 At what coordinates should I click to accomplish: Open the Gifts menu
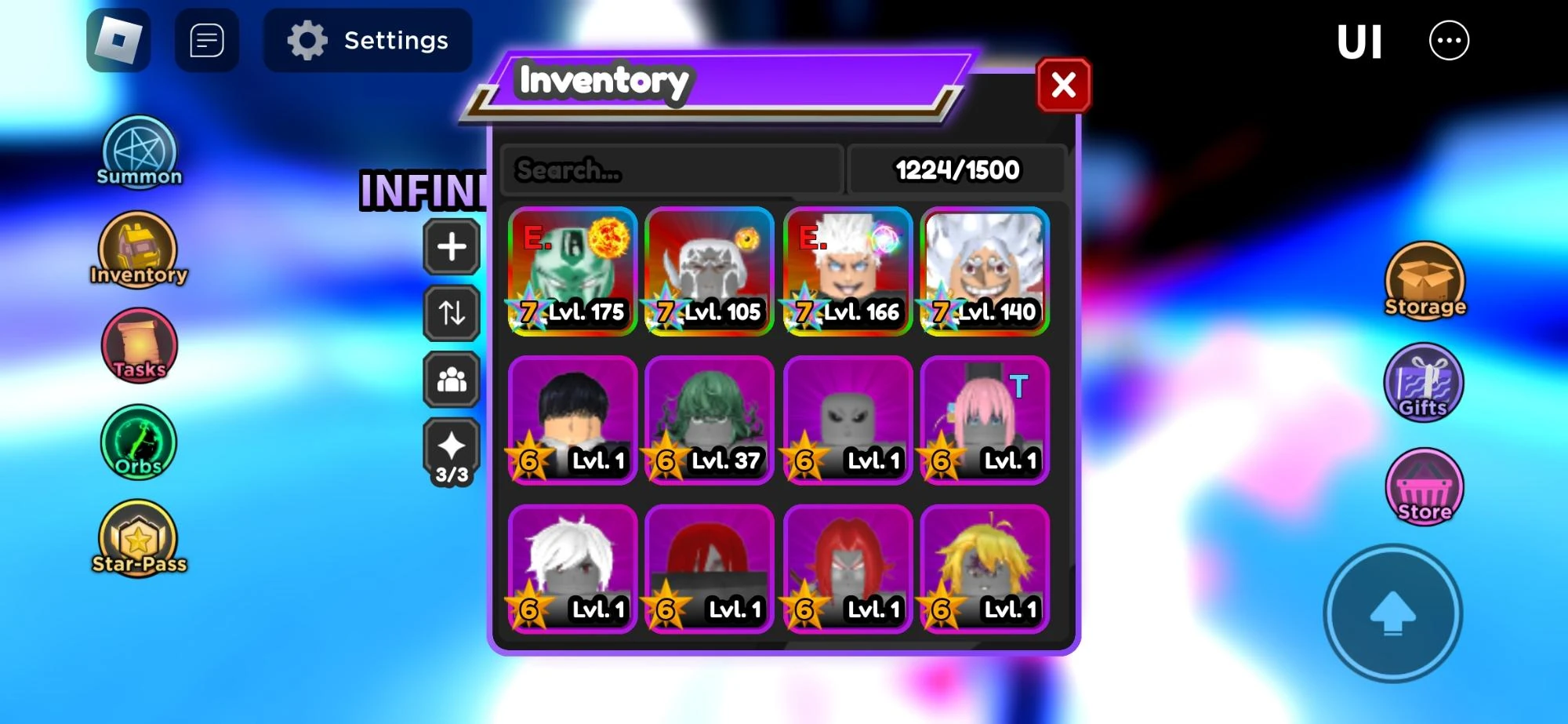click(1422, 382)
